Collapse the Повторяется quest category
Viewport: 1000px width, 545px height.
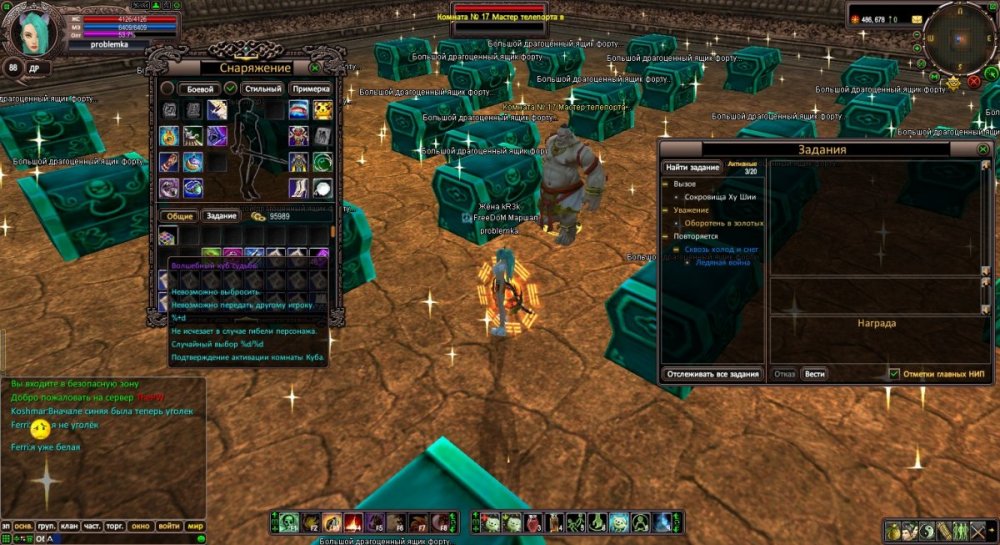(665, 236)
